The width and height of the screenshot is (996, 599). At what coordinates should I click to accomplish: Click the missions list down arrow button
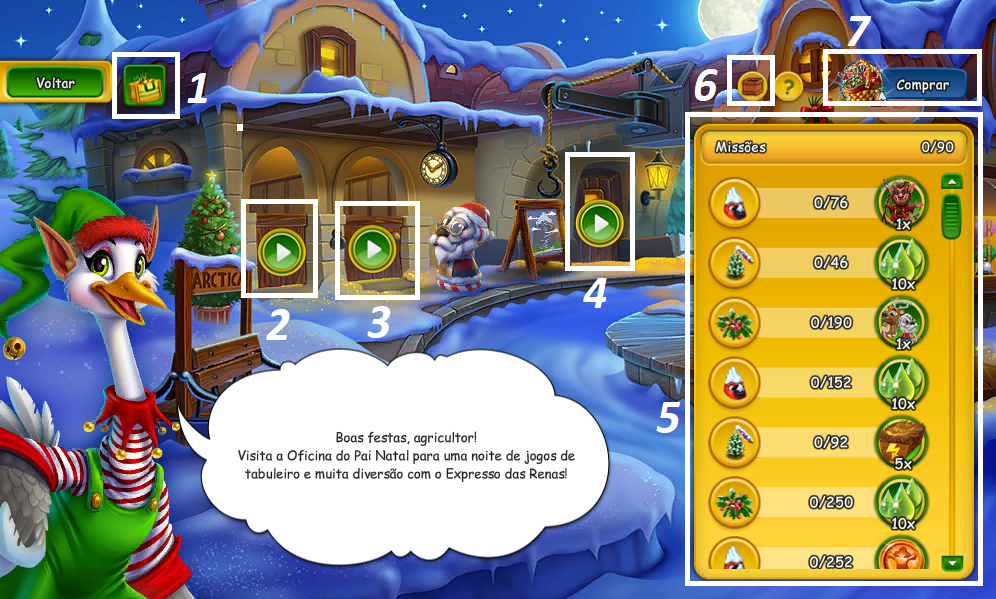tap(952, 563)
